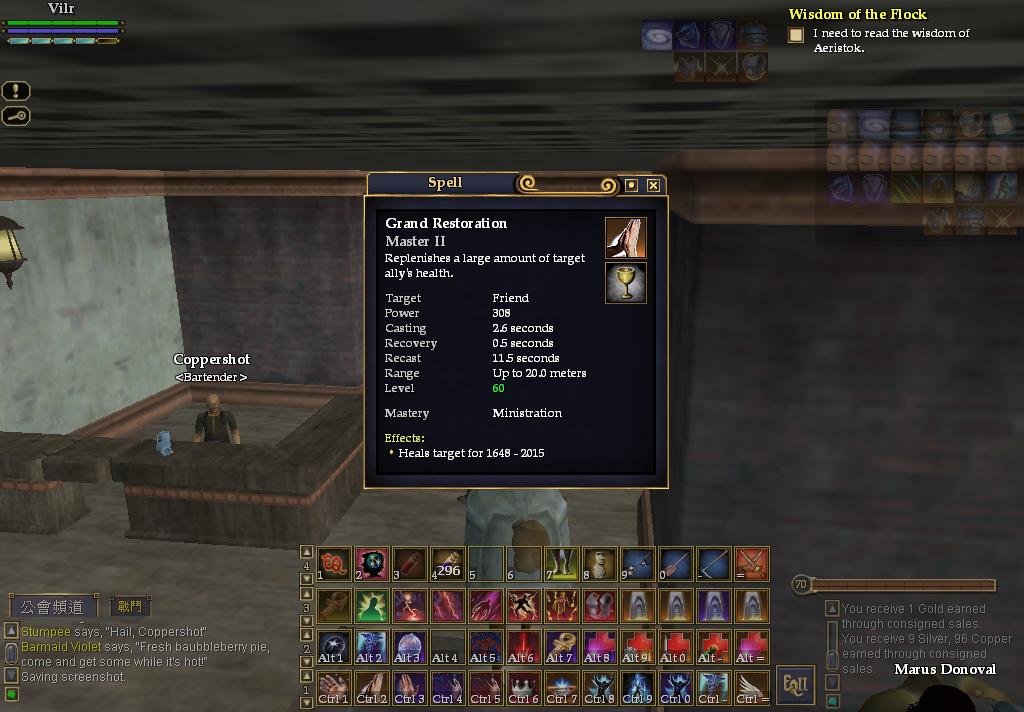This screenshot has height=712, width=1024.
Task: Switch to the 戰鬥 chat tab
Action: [129, 606]
